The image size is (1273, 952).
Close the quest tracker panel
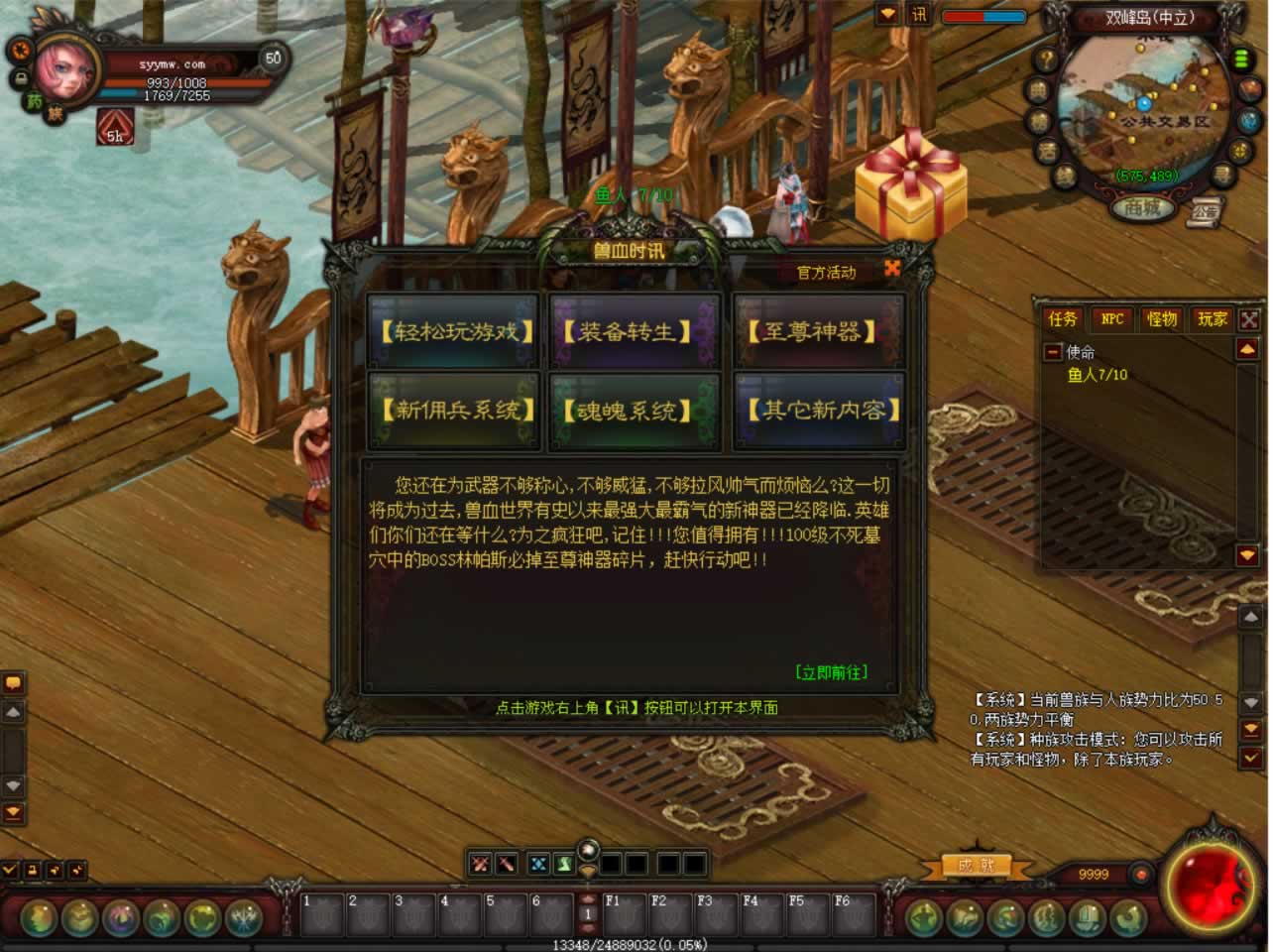(x=1249, y=319)
